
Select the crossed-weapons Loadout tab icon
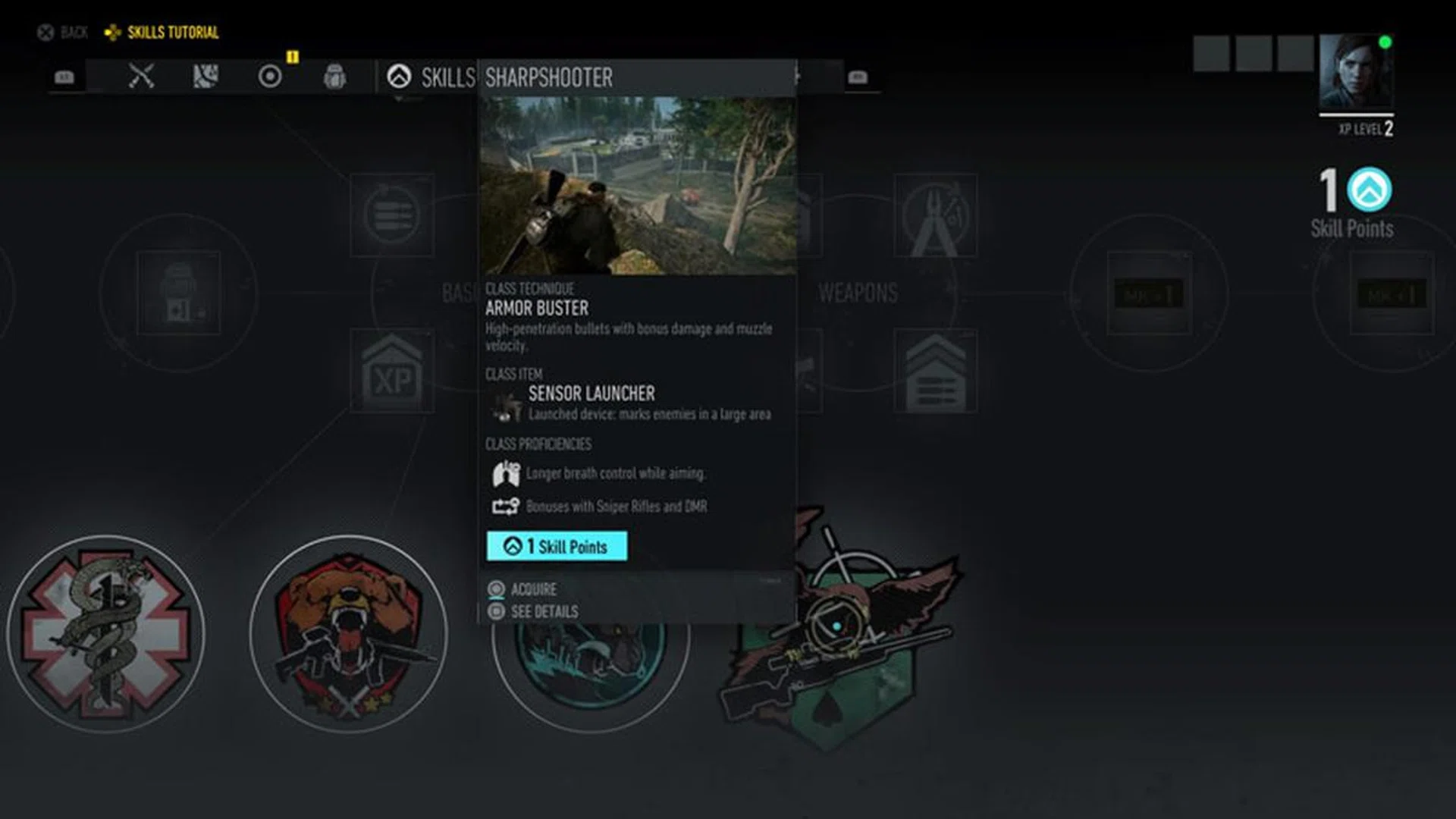140,74
